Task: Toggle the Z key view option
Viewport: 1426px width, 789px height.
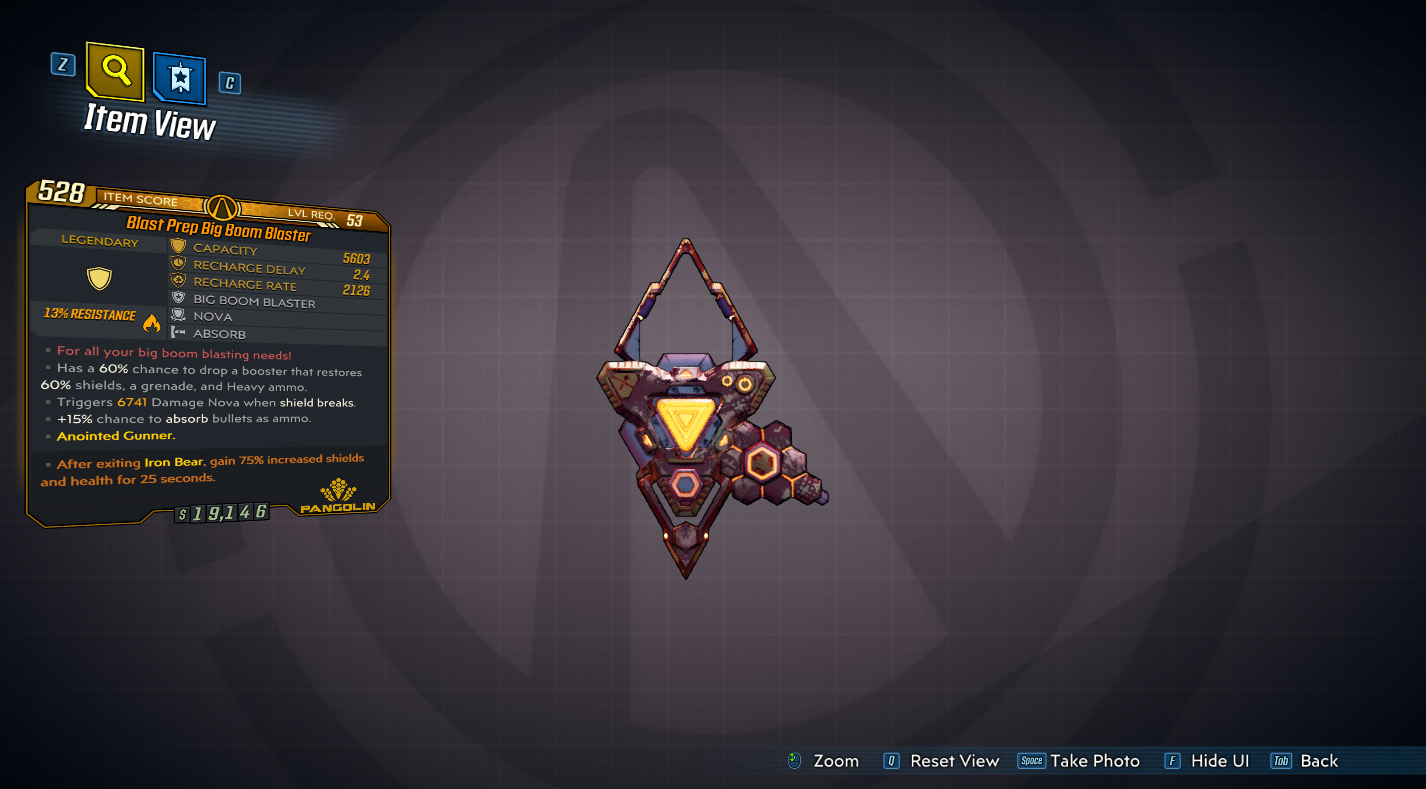Action: pos(64,64)
